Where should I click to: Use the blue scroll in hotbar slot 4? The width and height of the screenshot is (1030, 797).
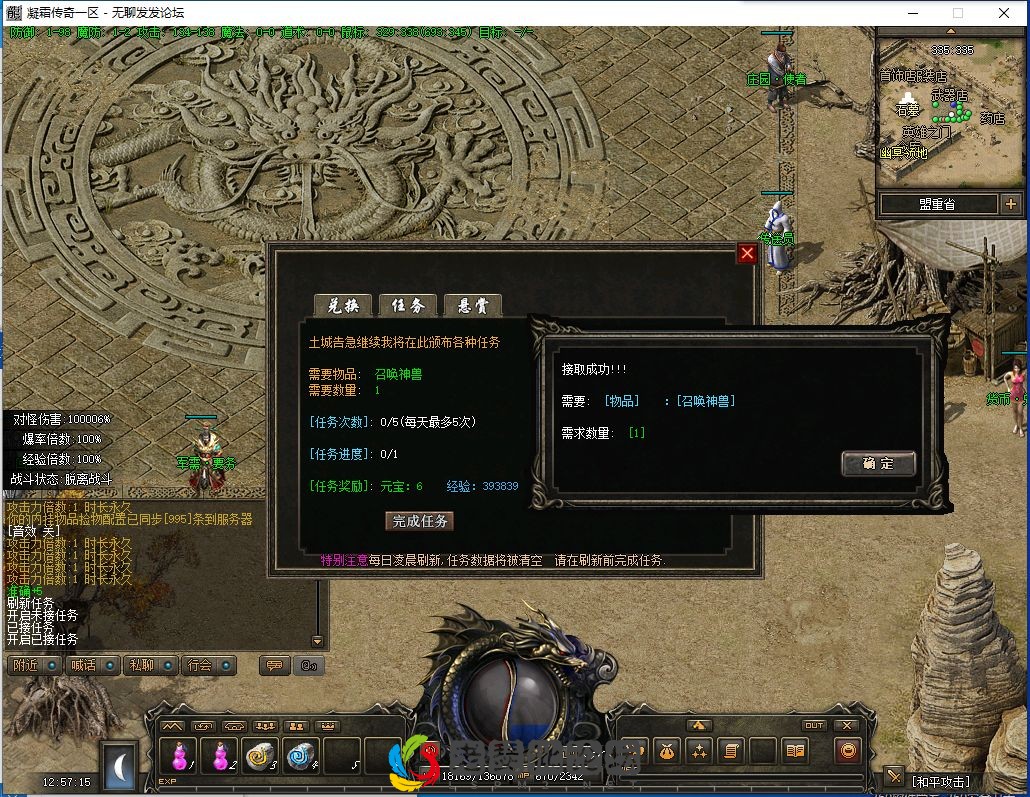click(302, 756)
